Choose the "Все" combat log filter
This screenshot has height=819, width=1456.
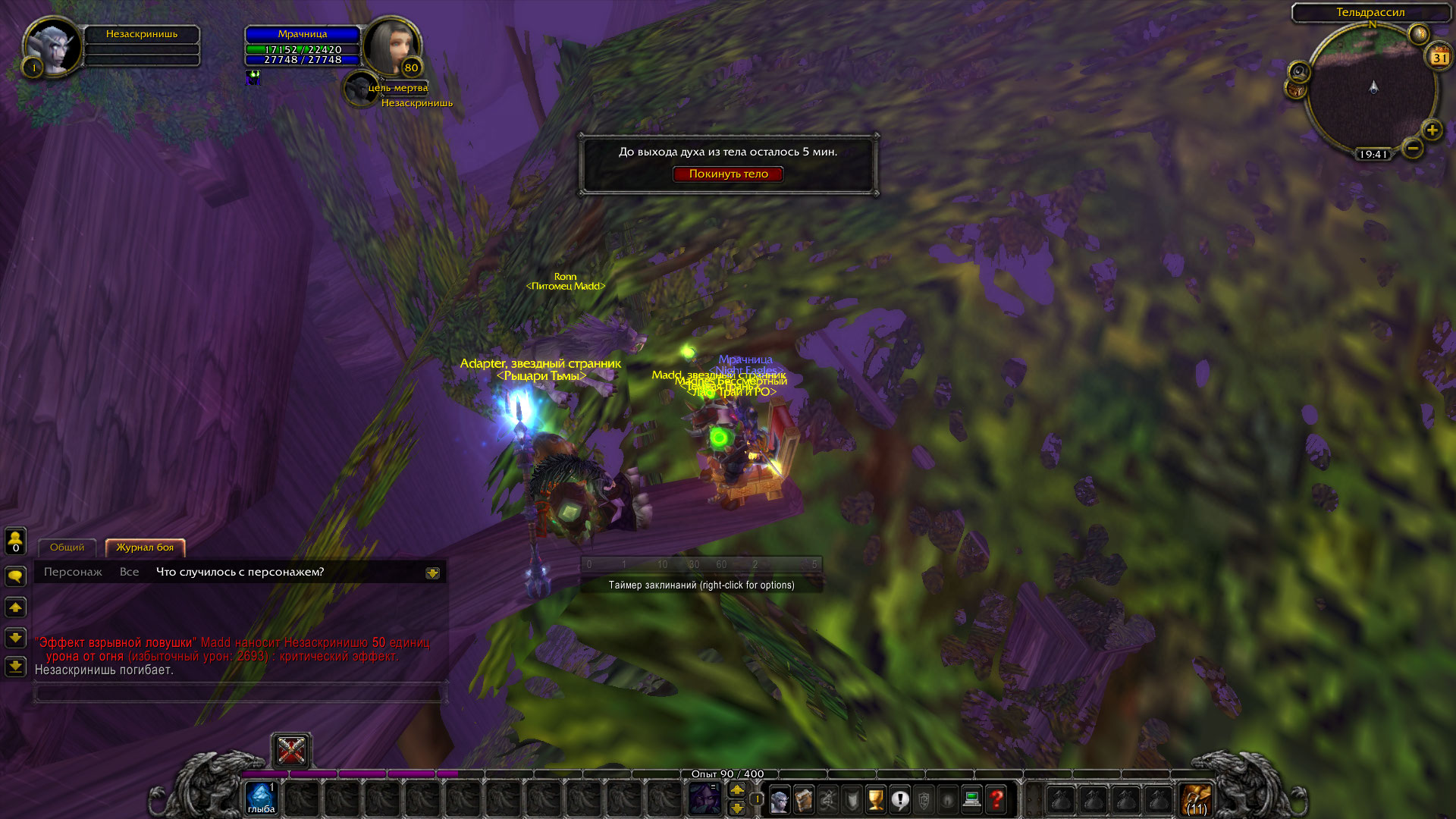pyautogui.click(x=129, y=572)
